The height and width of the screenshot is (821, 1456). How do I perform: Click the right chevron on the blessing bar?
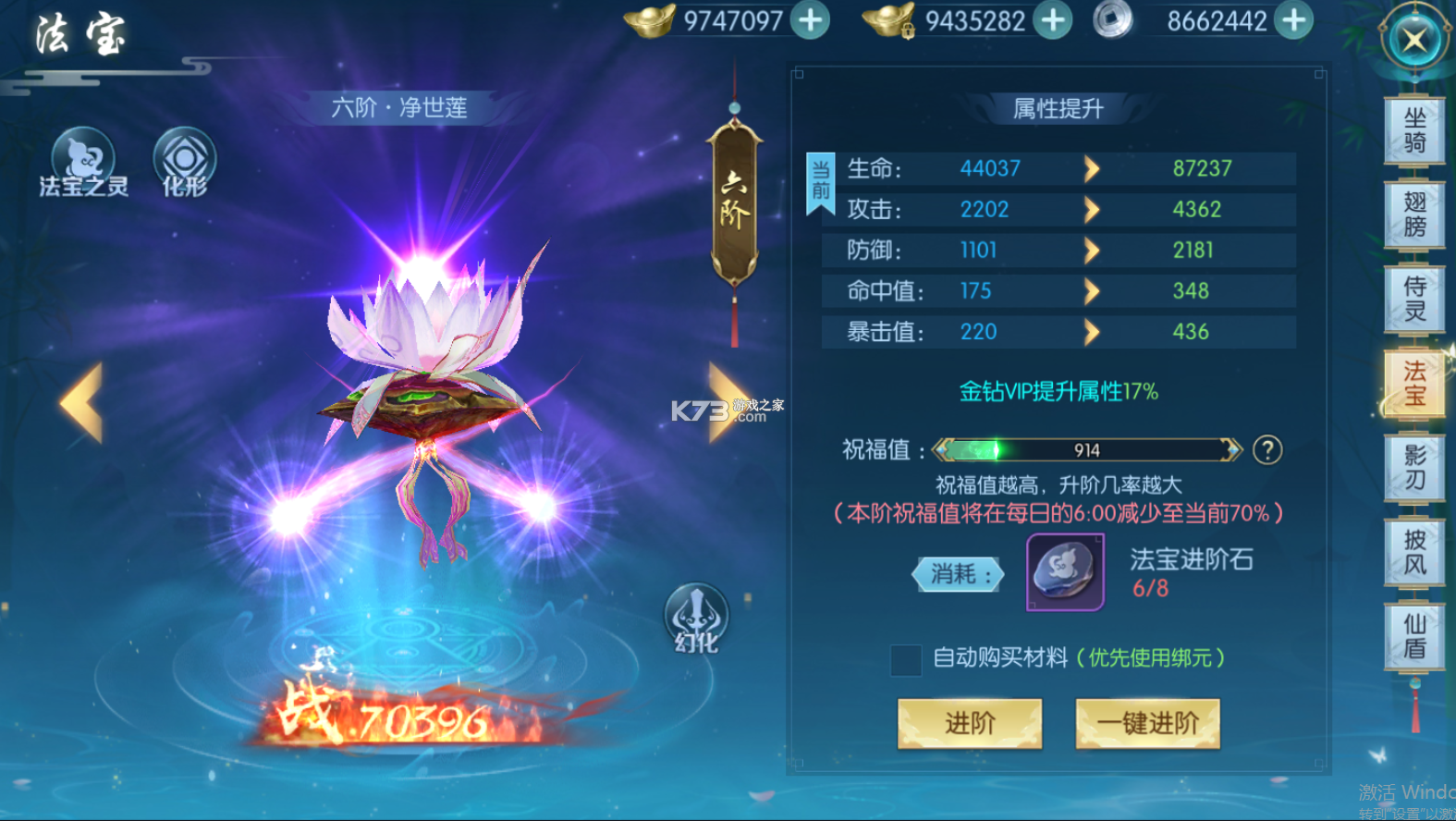click(1230, 450)
